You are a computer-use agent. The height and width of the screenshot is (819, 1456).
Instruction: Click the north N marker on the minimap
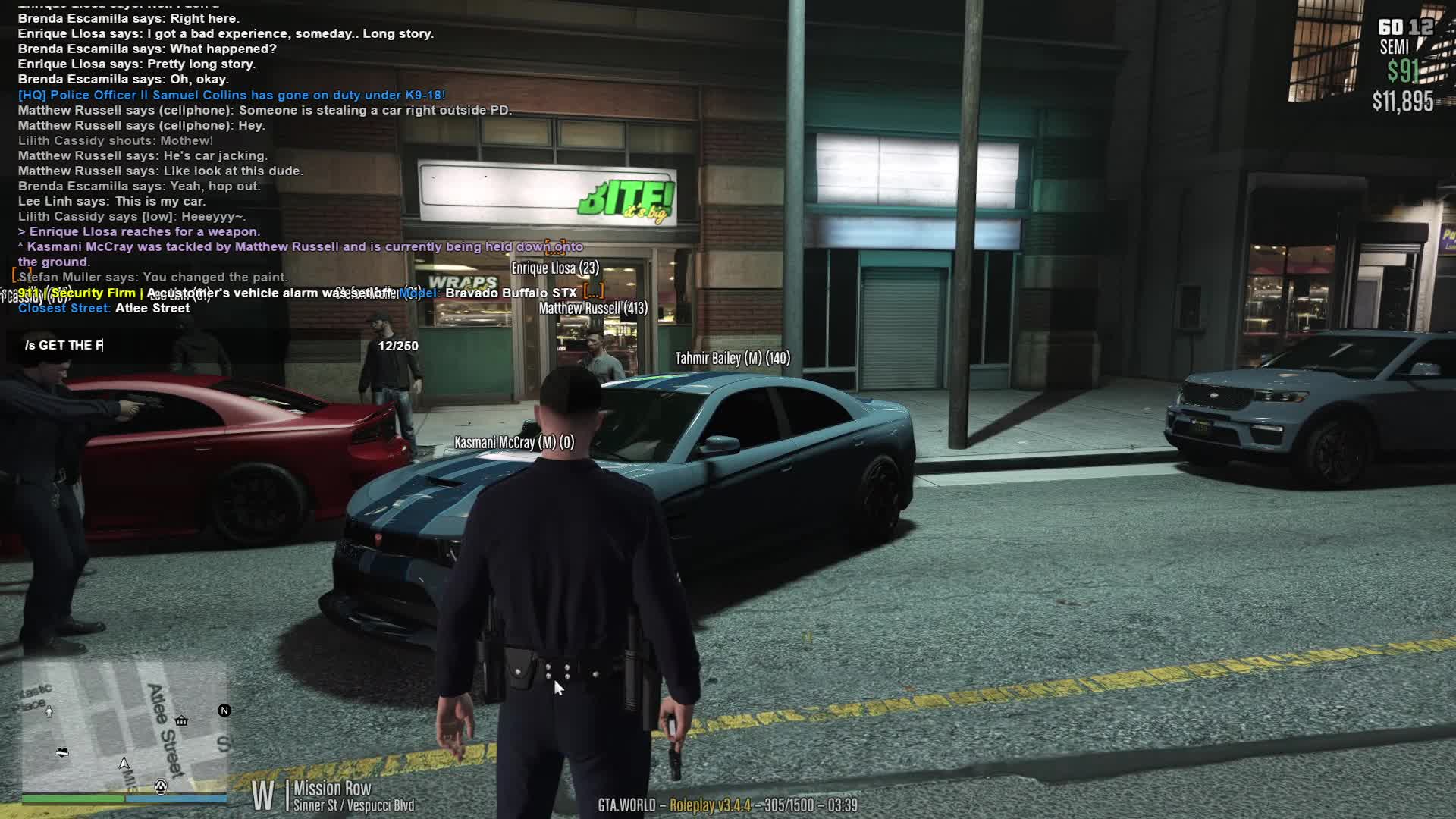click(x=224, y=711)
